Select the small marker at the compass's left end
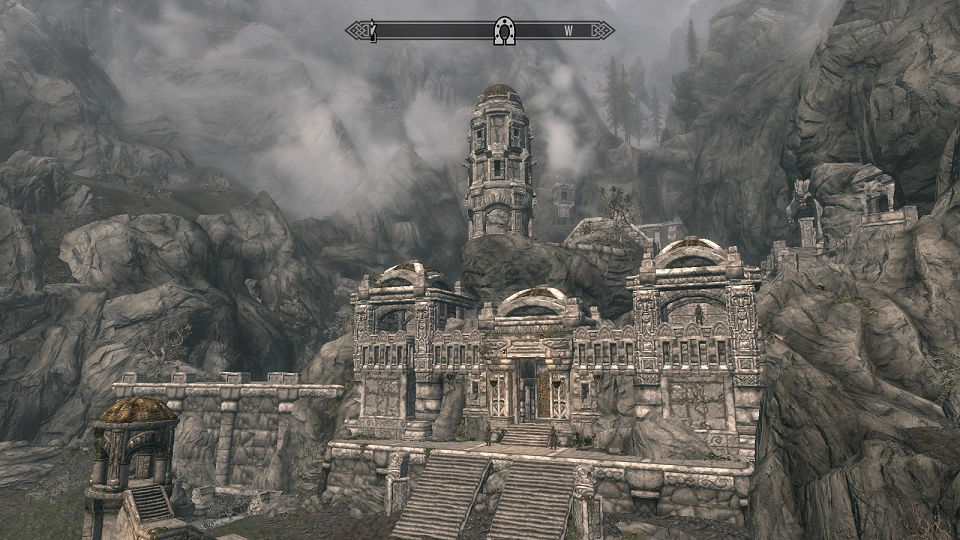This screenshot has height=540, width=960. (373, 31)
